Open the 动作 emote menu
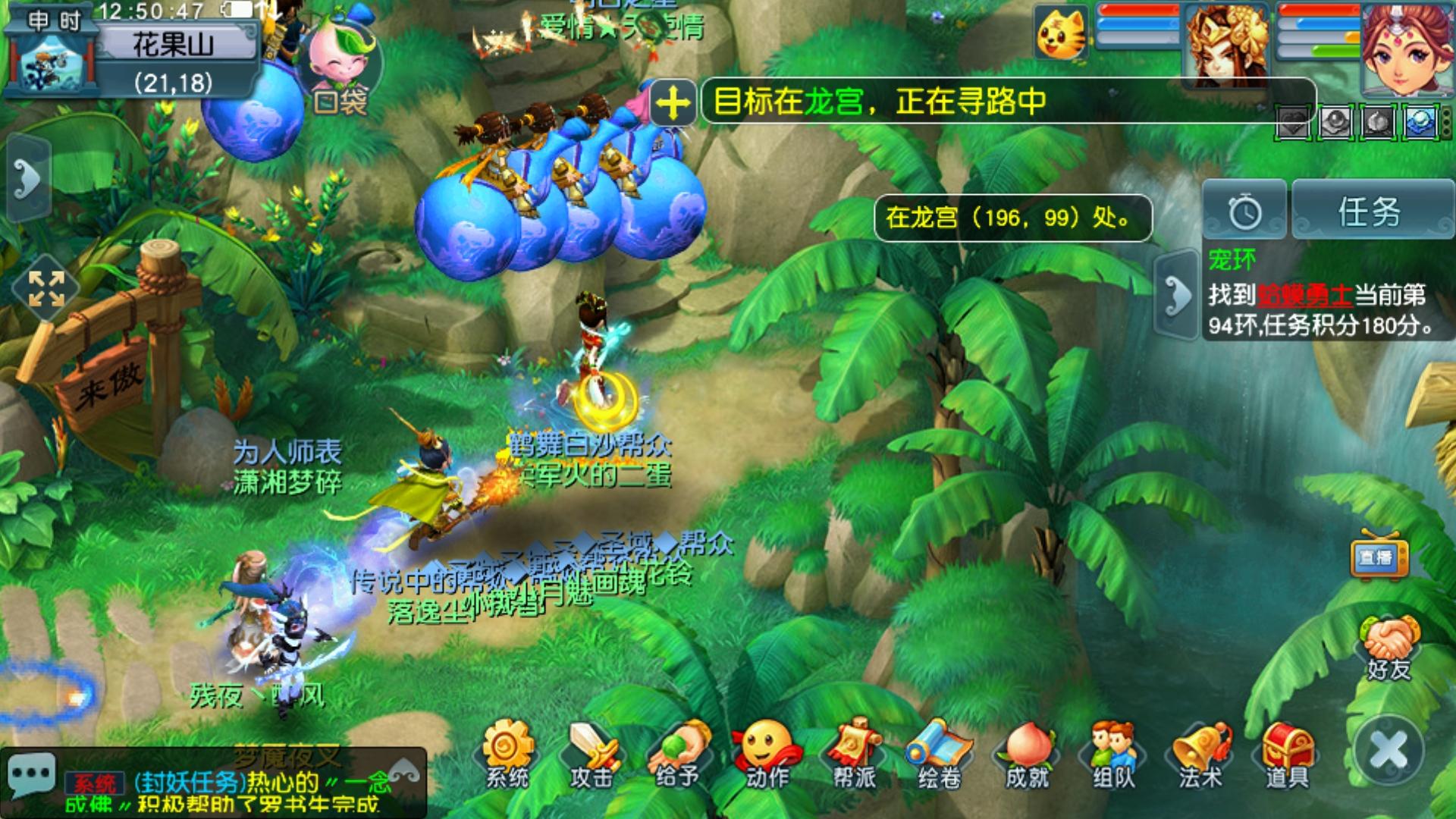 click(766, 754)
